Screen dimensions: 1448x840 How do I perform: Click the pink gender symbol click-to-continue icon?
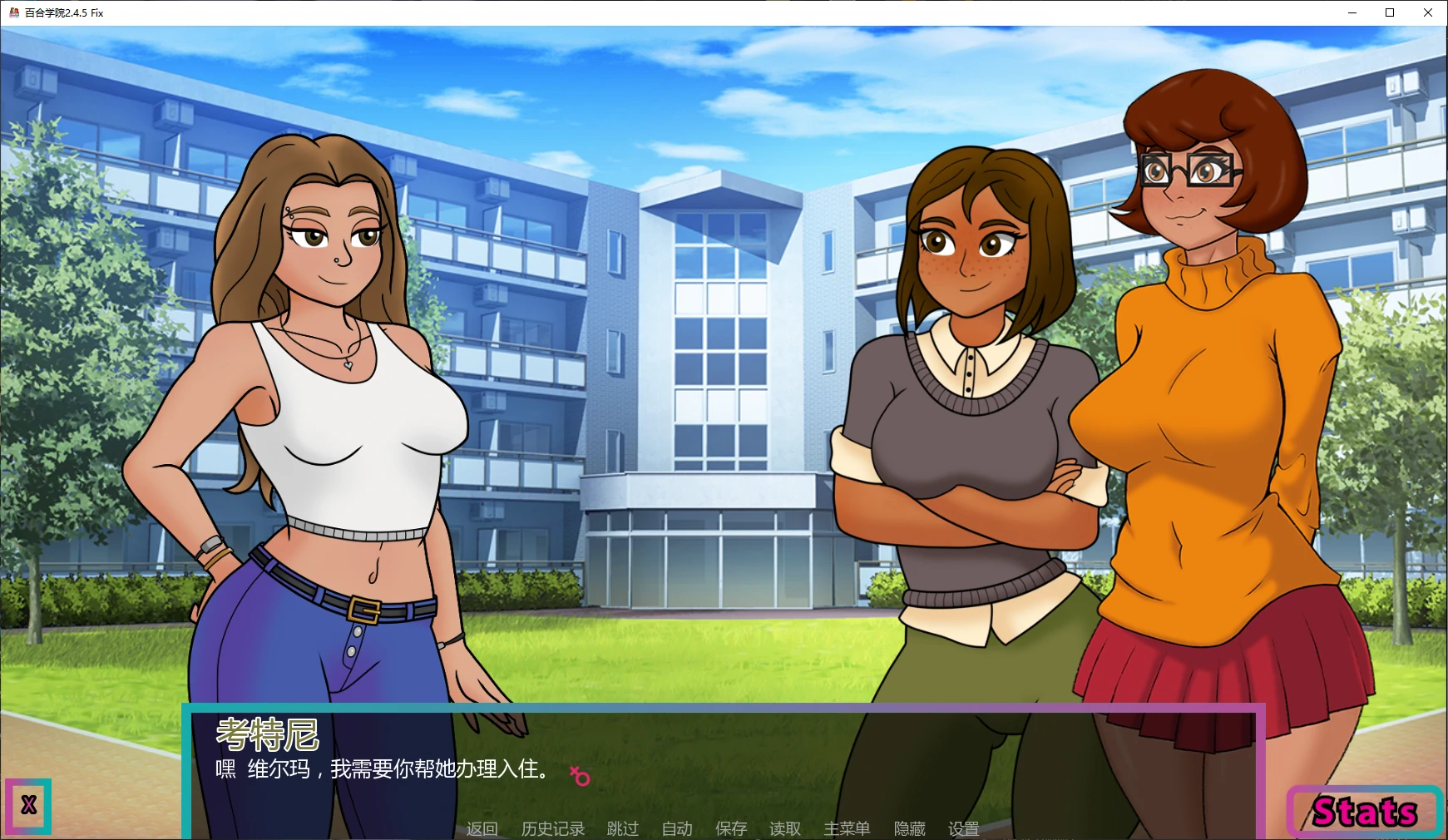(x=580, y=774)
